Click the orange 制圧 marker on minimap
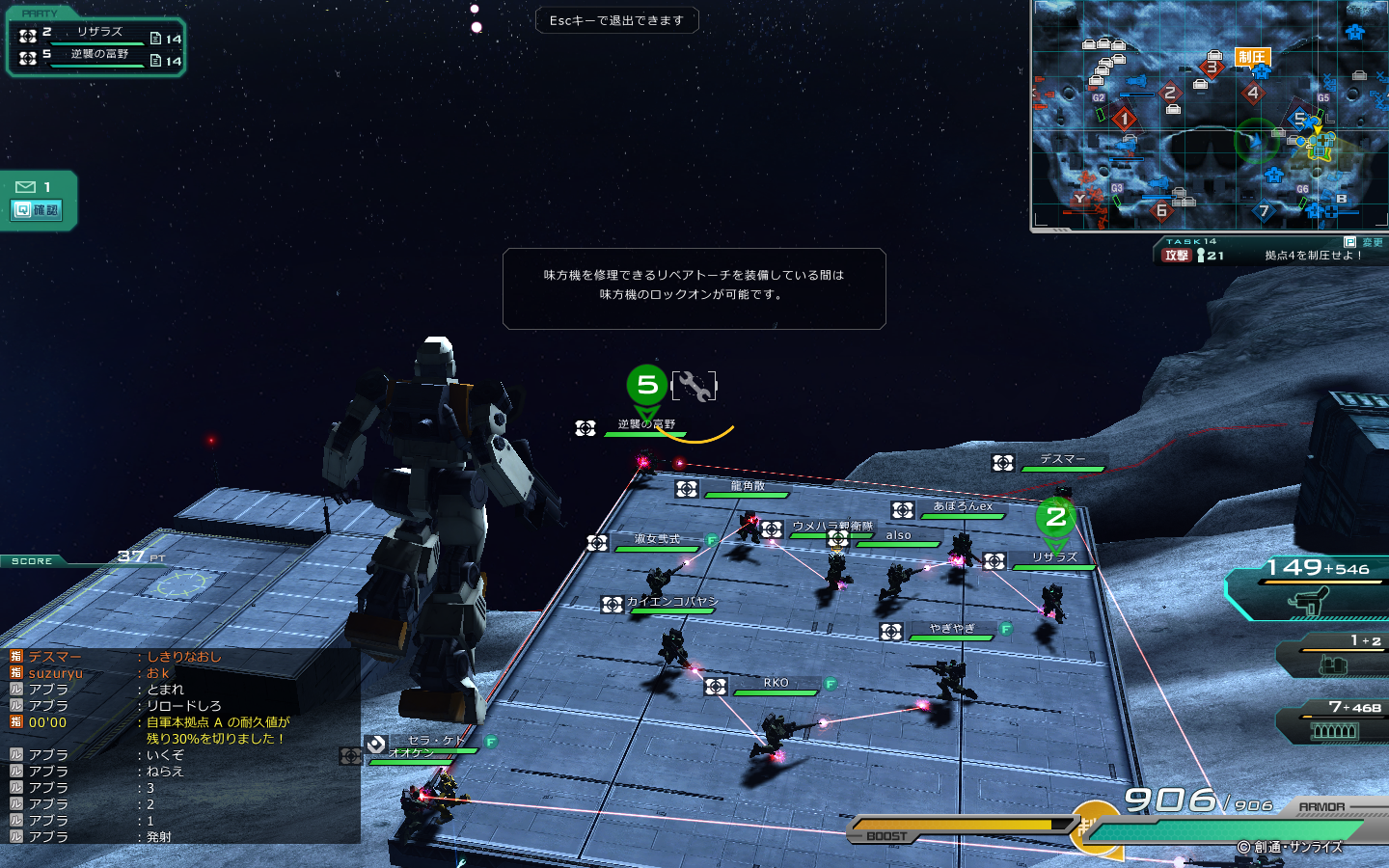The width and height of the screenshot is (1389, 868). (1252, 57)
